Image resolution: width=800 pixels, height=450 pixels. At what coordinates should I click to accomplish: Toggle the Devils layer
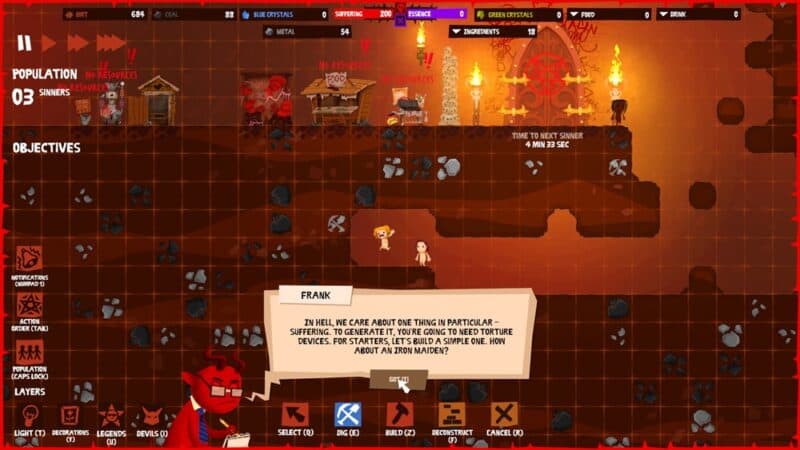click(151, 415)
